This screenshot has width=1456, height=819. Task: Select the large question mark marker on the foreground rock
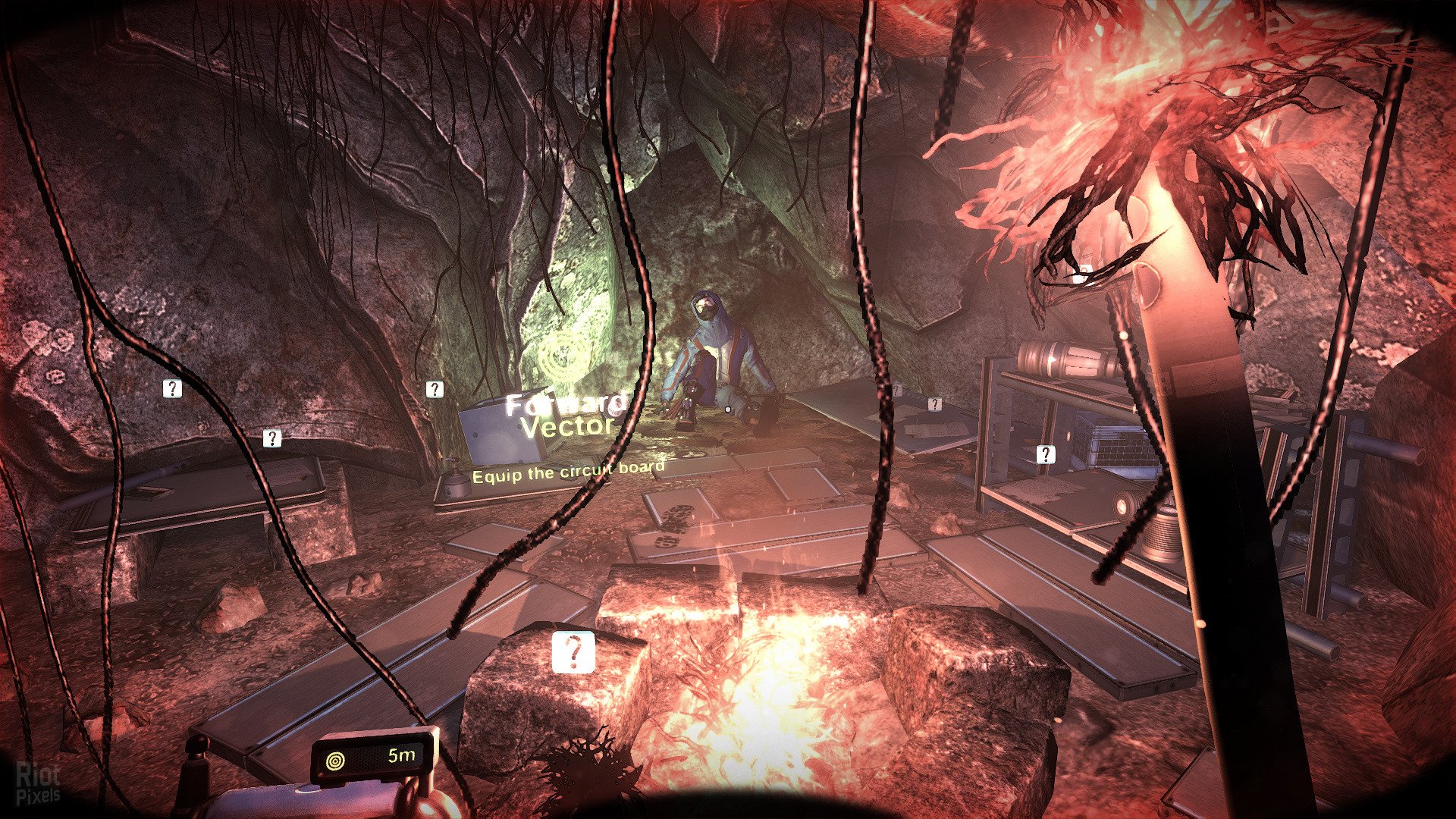pyautogui.click(x=573, y=652)
